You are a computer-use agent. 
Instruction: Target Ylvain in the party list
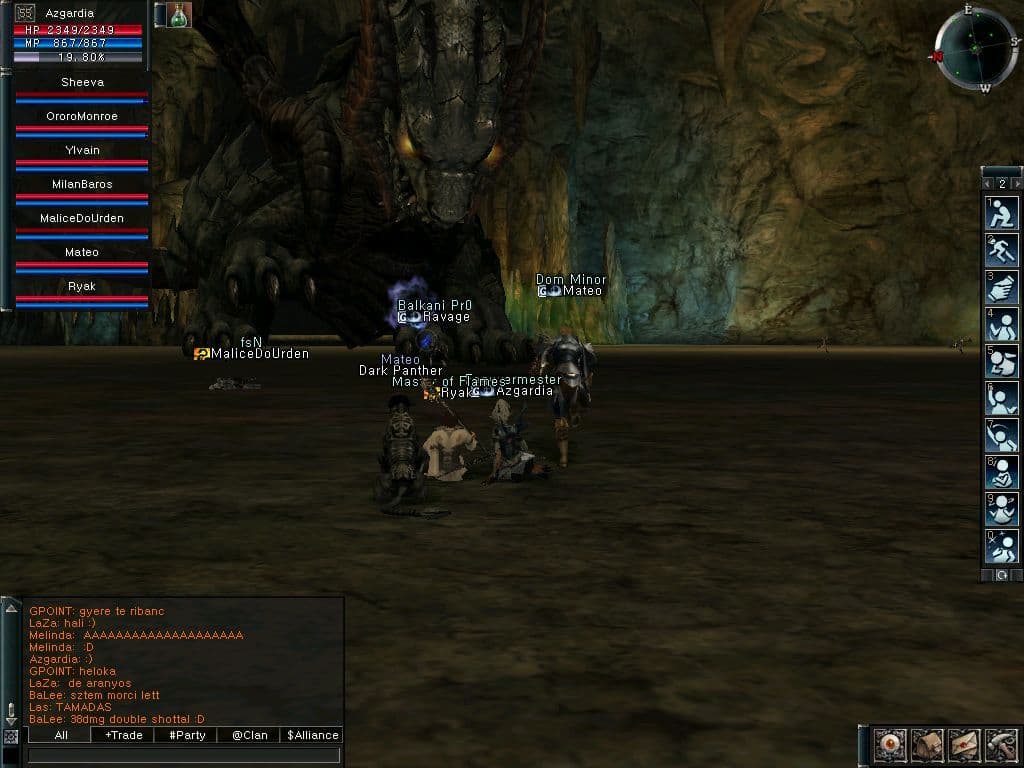[82, 151]
